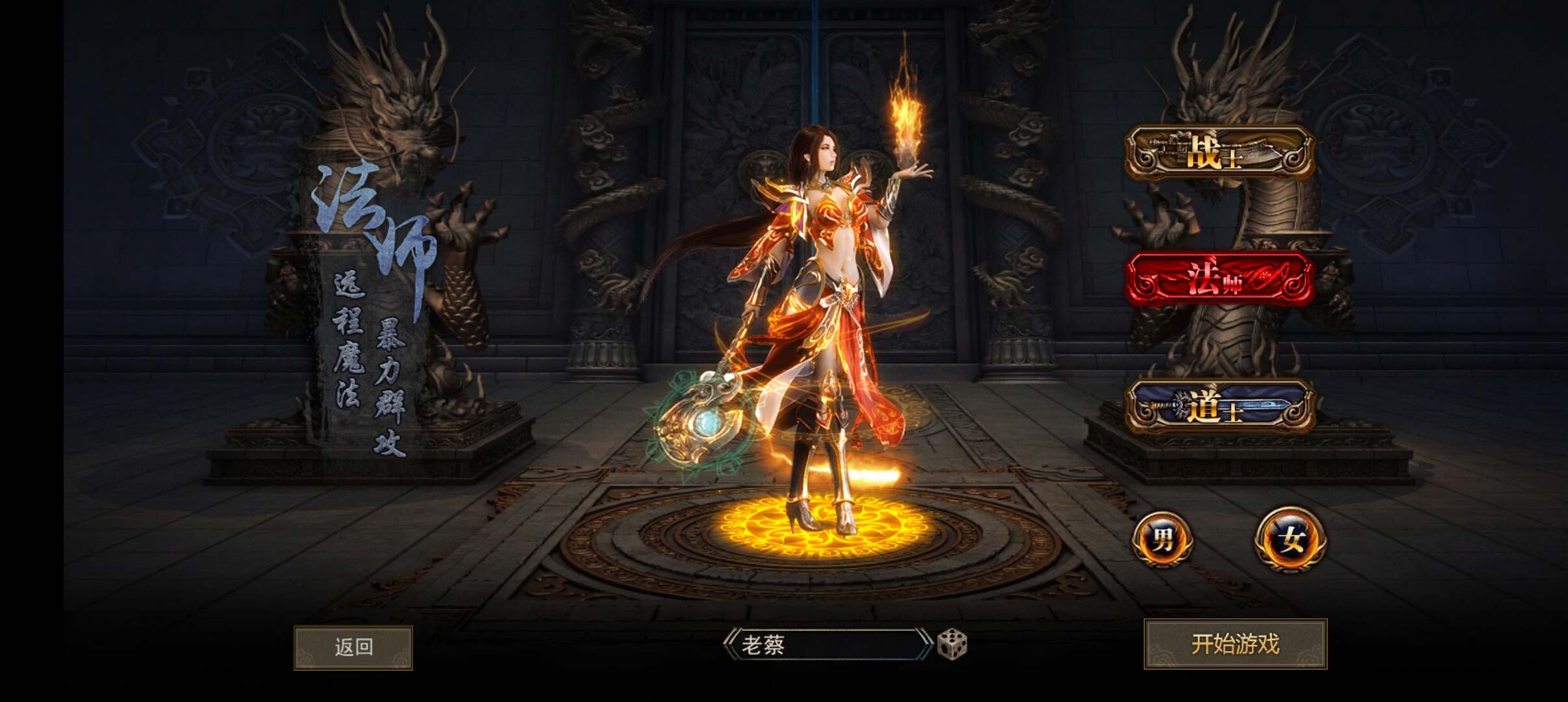Switch character gender to 男
Image resolution: width=1568 pixels, height=702 pixels.
point(1162,540)
